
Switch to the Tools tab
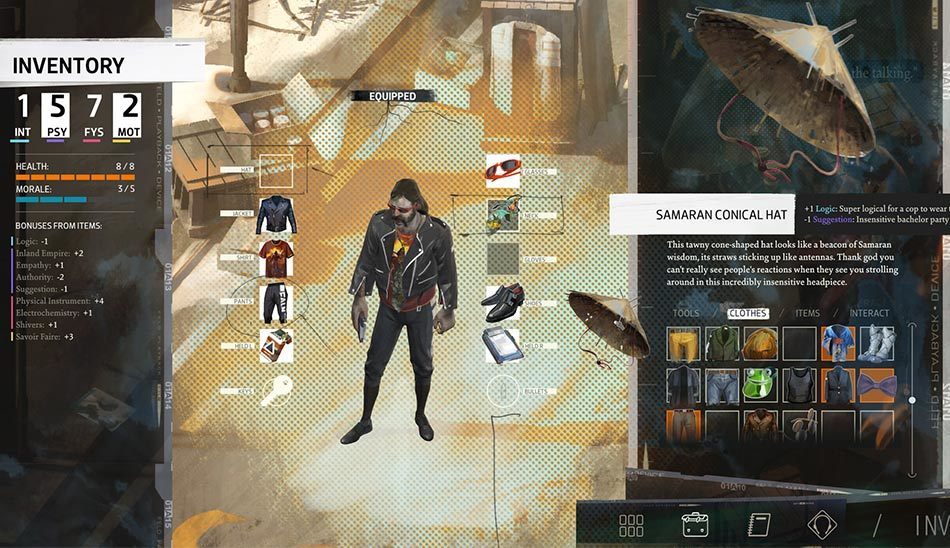click(x=686, y=313)
